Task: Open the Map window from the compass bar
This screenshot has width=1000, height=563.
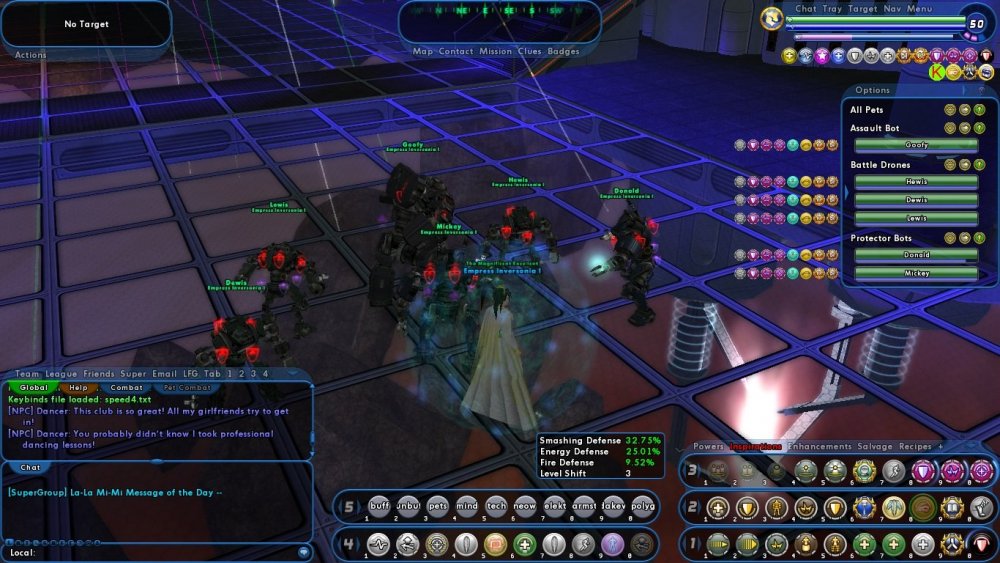Action: point(424,52)
